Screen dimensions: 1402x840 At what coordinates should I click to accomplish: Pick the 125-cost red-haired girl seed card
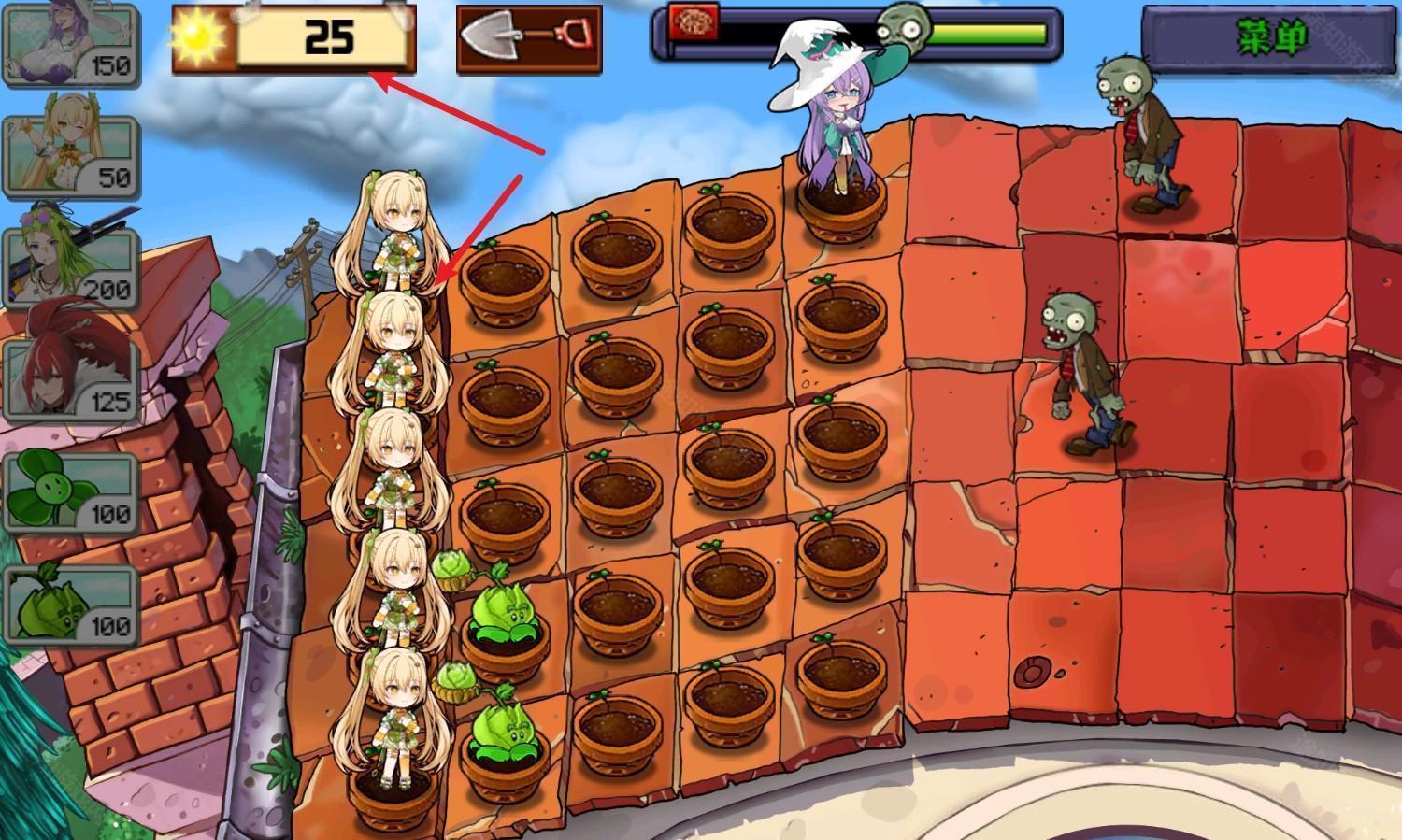click(x=70, y=380)
